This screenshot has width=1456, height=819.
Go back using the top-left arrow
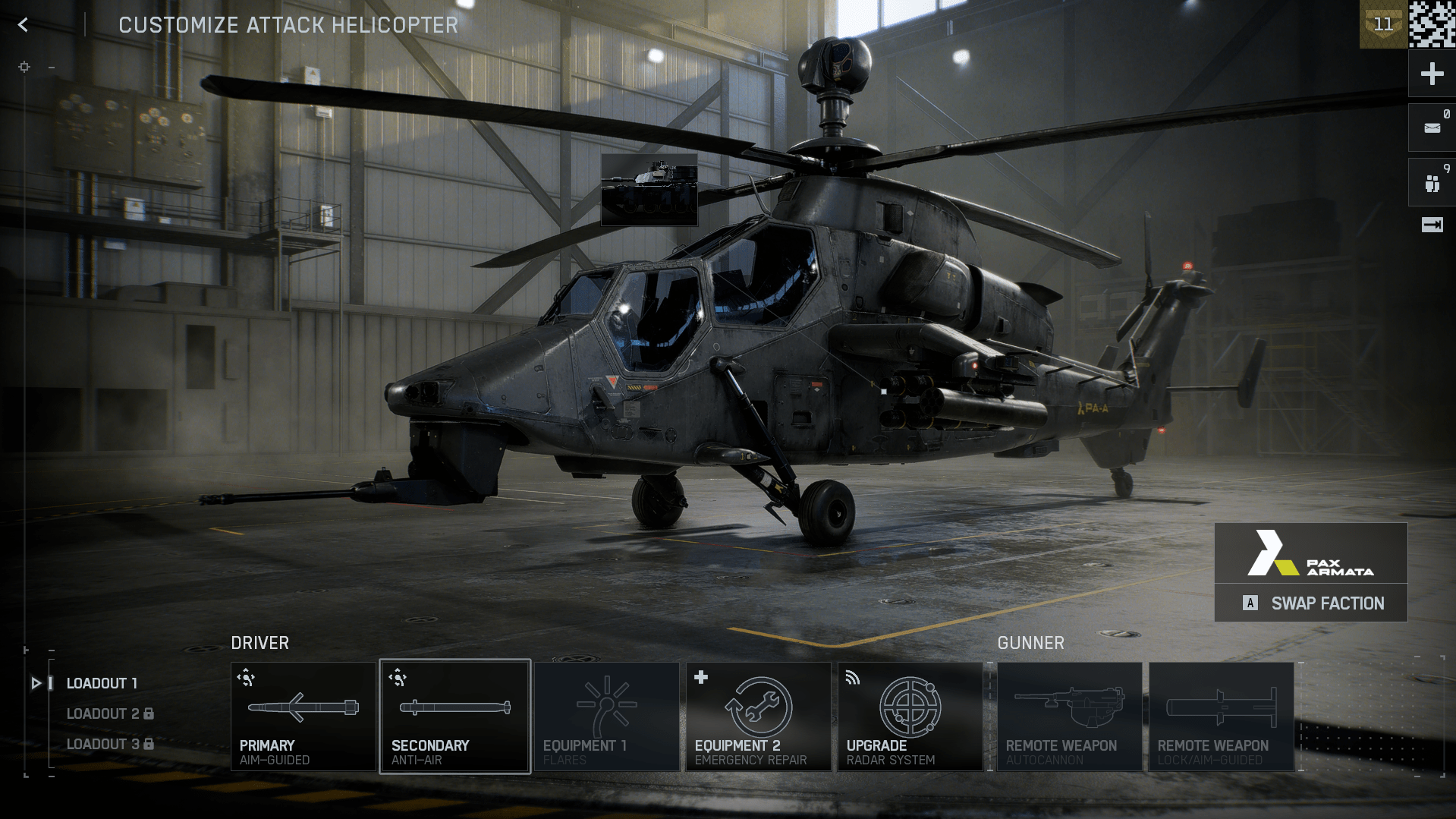[x=24, y=25]
